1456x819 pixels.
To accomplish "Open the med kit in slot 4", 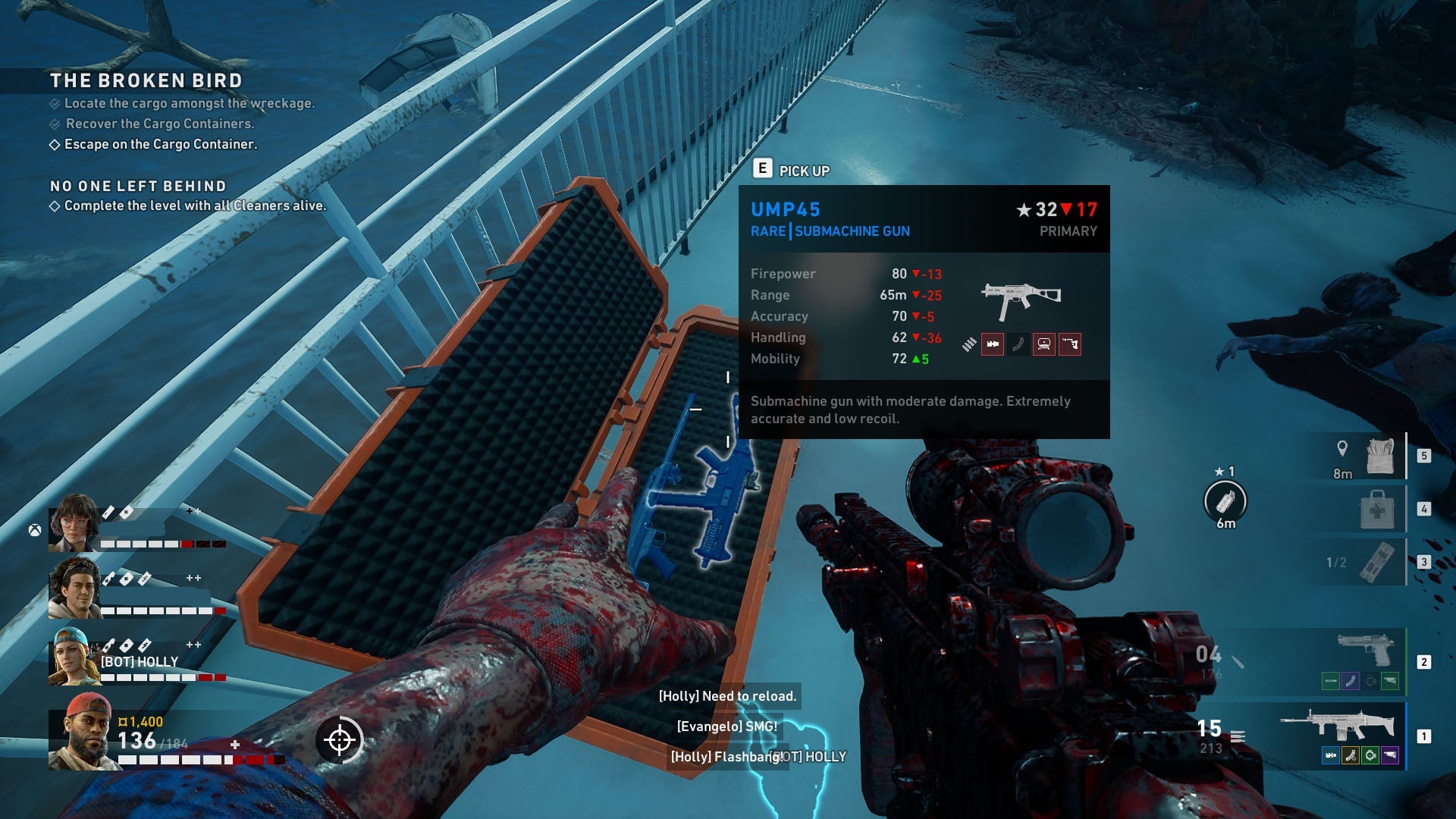I will tap(1378, 510).
